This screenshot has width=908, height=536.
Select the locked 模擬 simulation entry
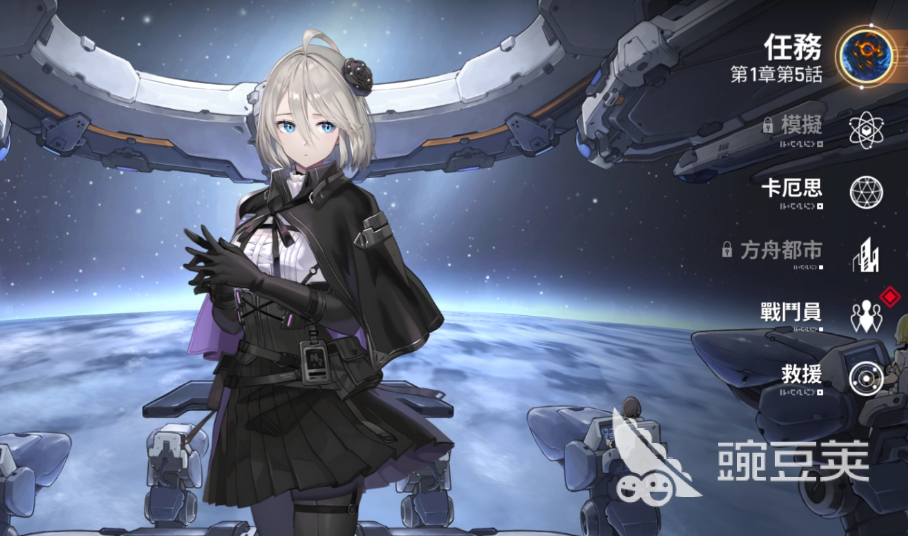click(864, 128)
